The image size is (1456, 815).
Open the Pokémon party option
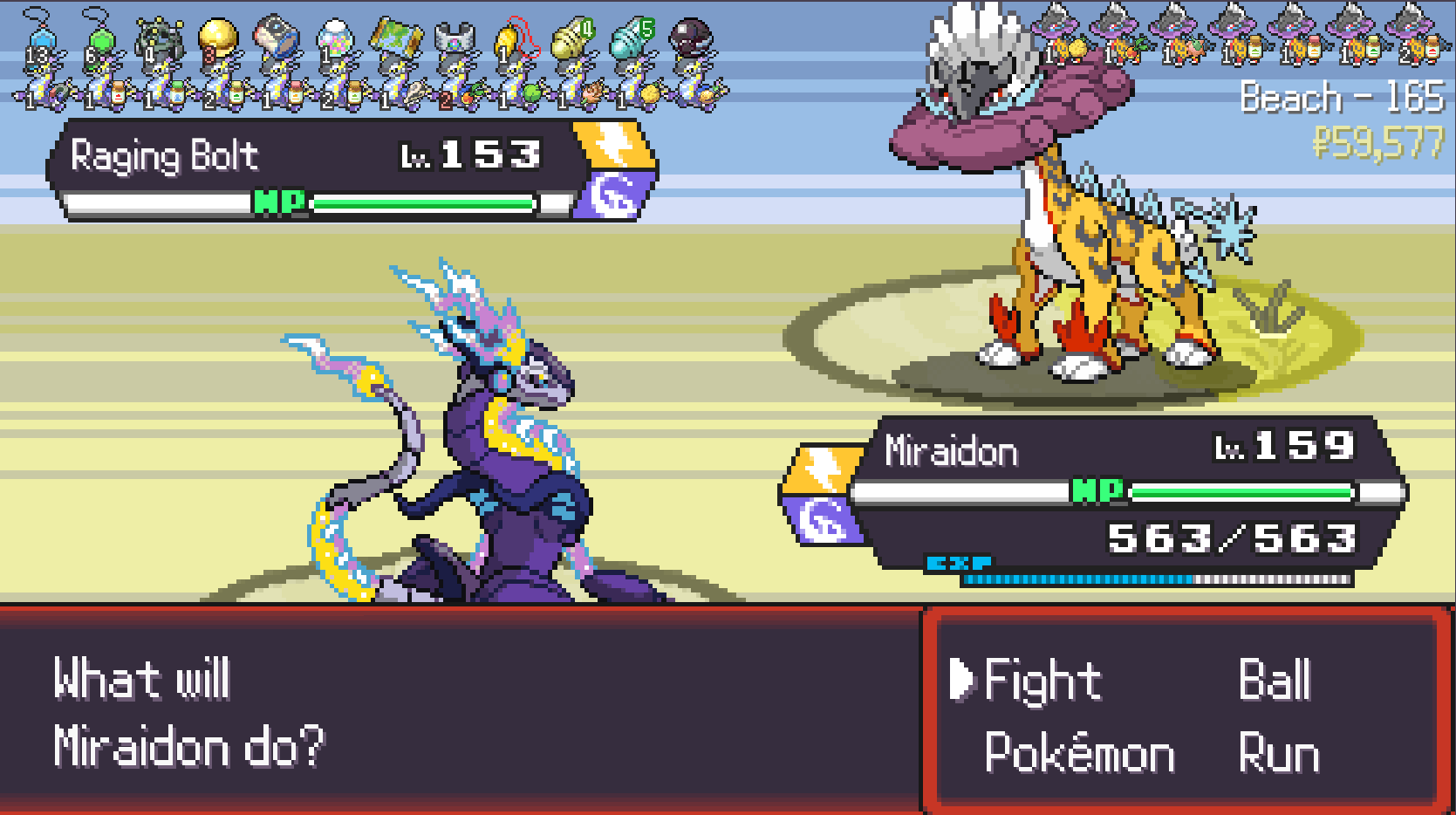1079,752
